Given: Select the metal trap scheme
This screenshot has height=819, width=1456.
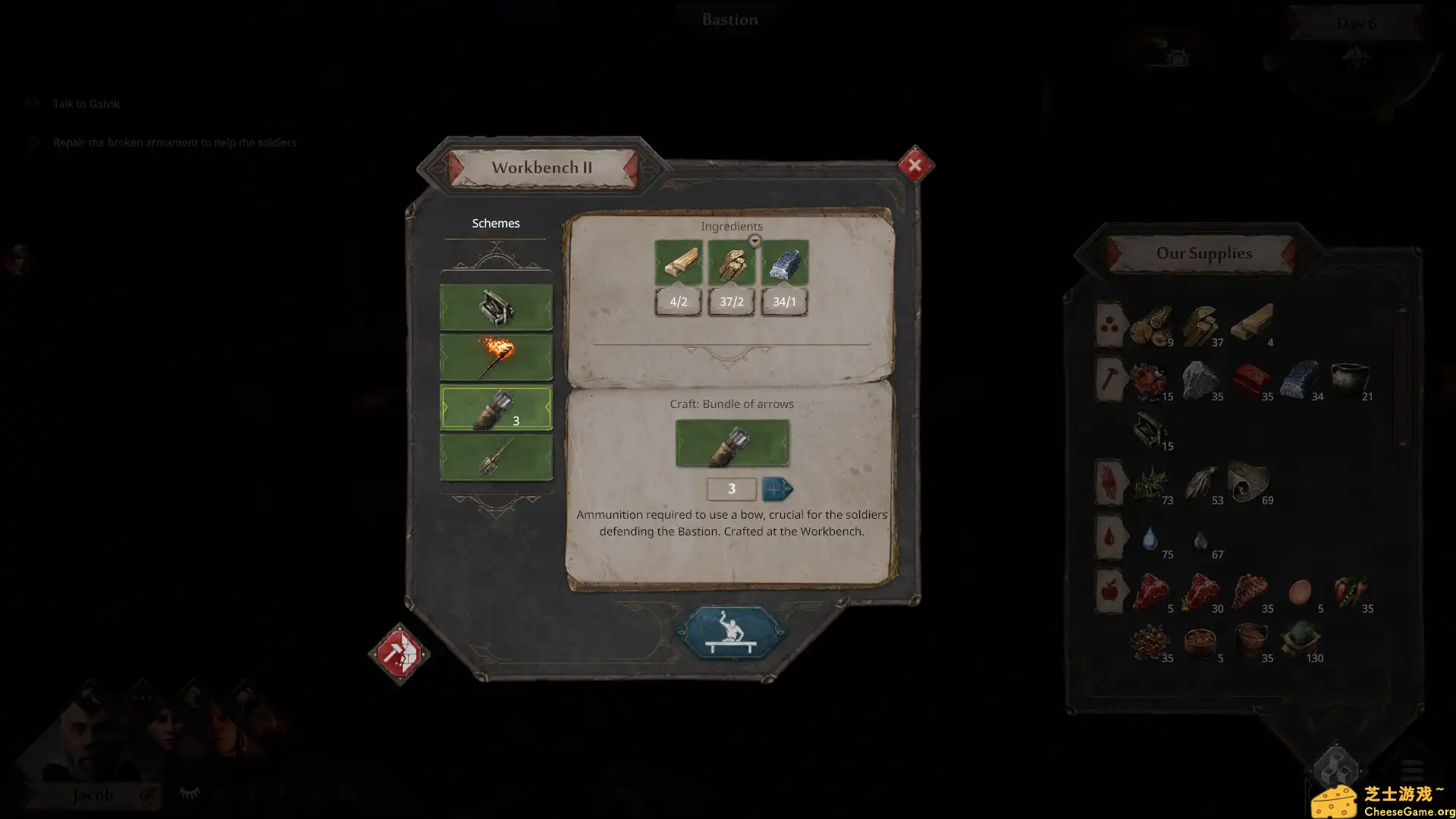Looking at the screenshot, I should (496, 307).
